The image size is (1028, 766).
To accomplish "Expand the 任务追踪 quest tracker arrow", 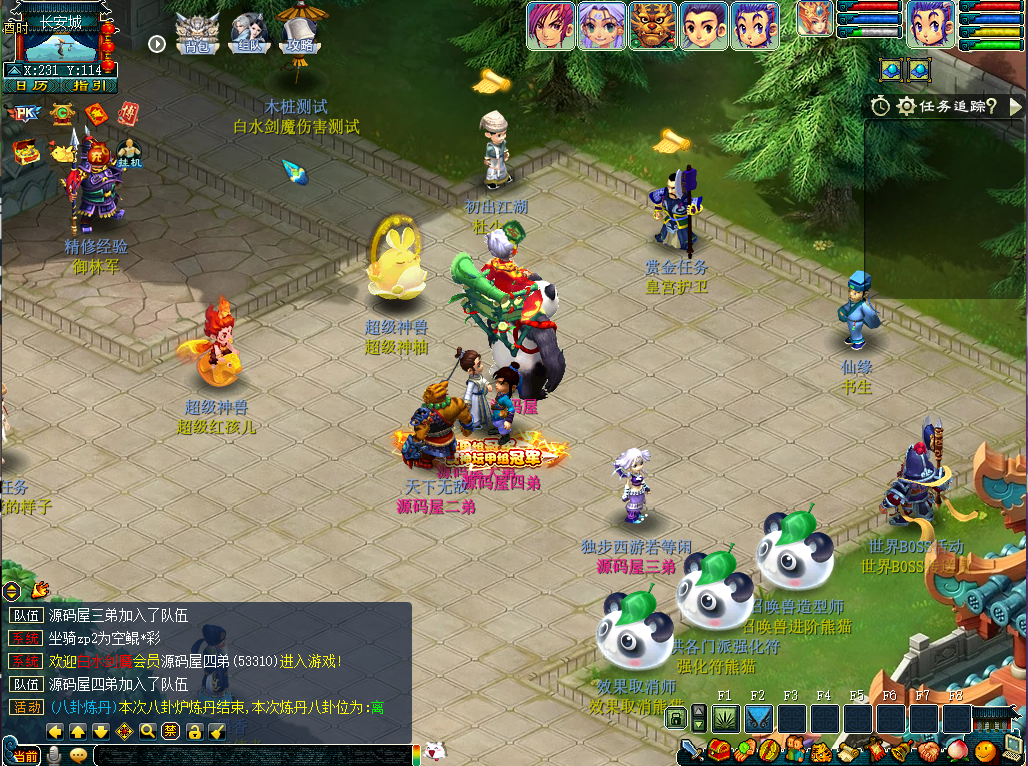I will click(1016, 106).
